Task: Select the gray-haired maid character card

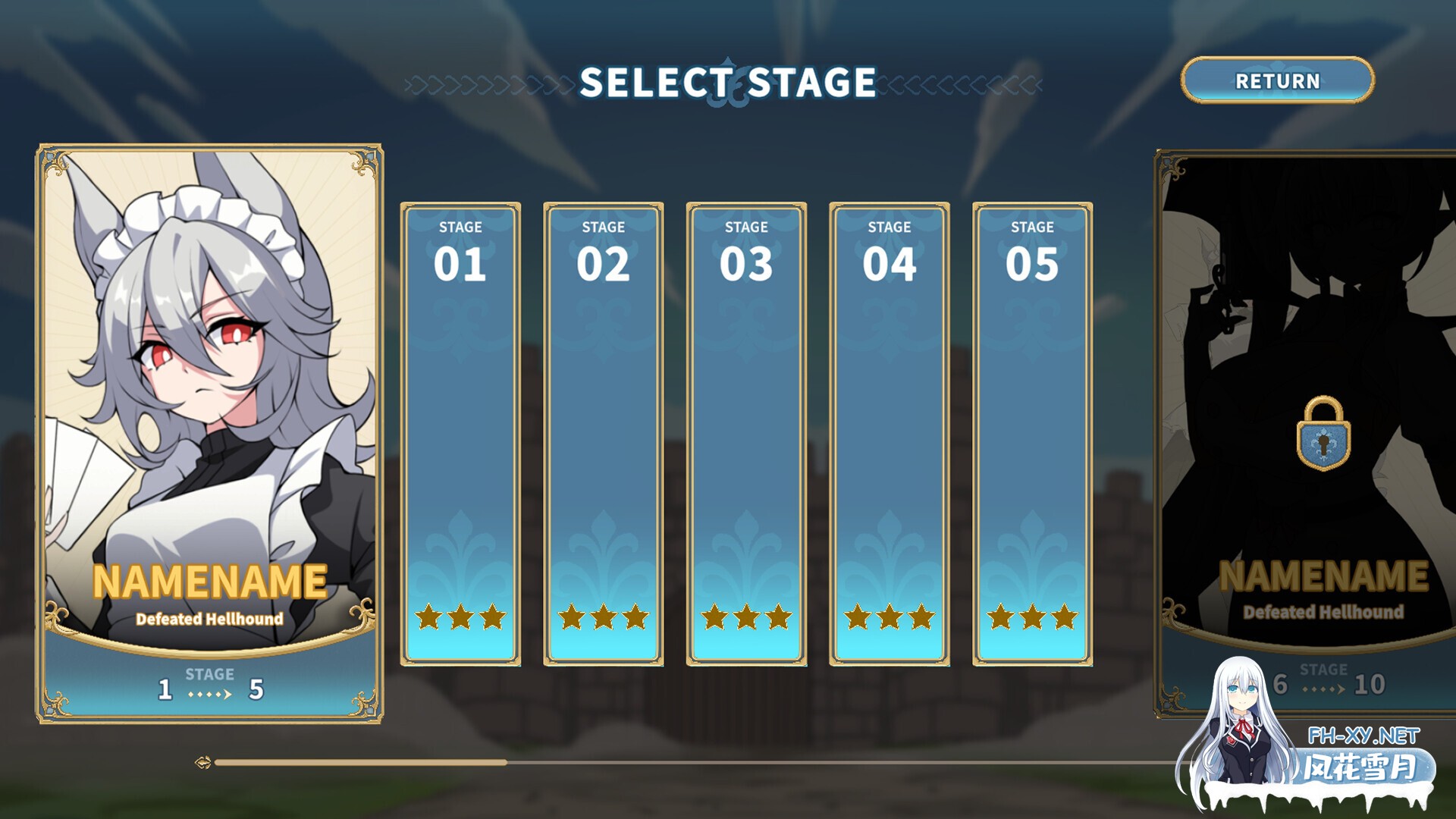Action: (209, 432)
